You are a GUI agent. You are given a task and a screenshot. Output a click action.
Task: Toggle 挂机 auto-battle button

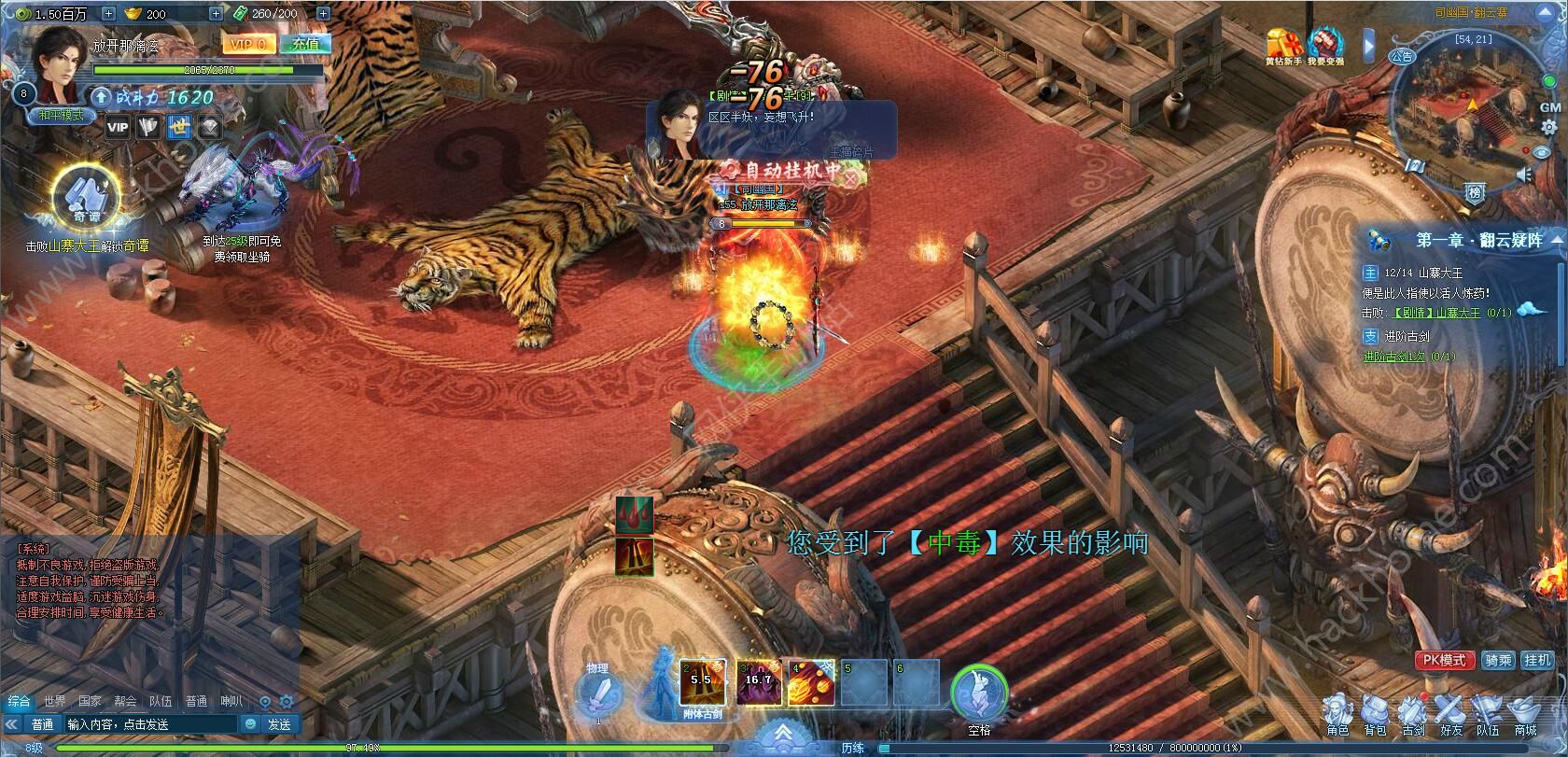1537,660
